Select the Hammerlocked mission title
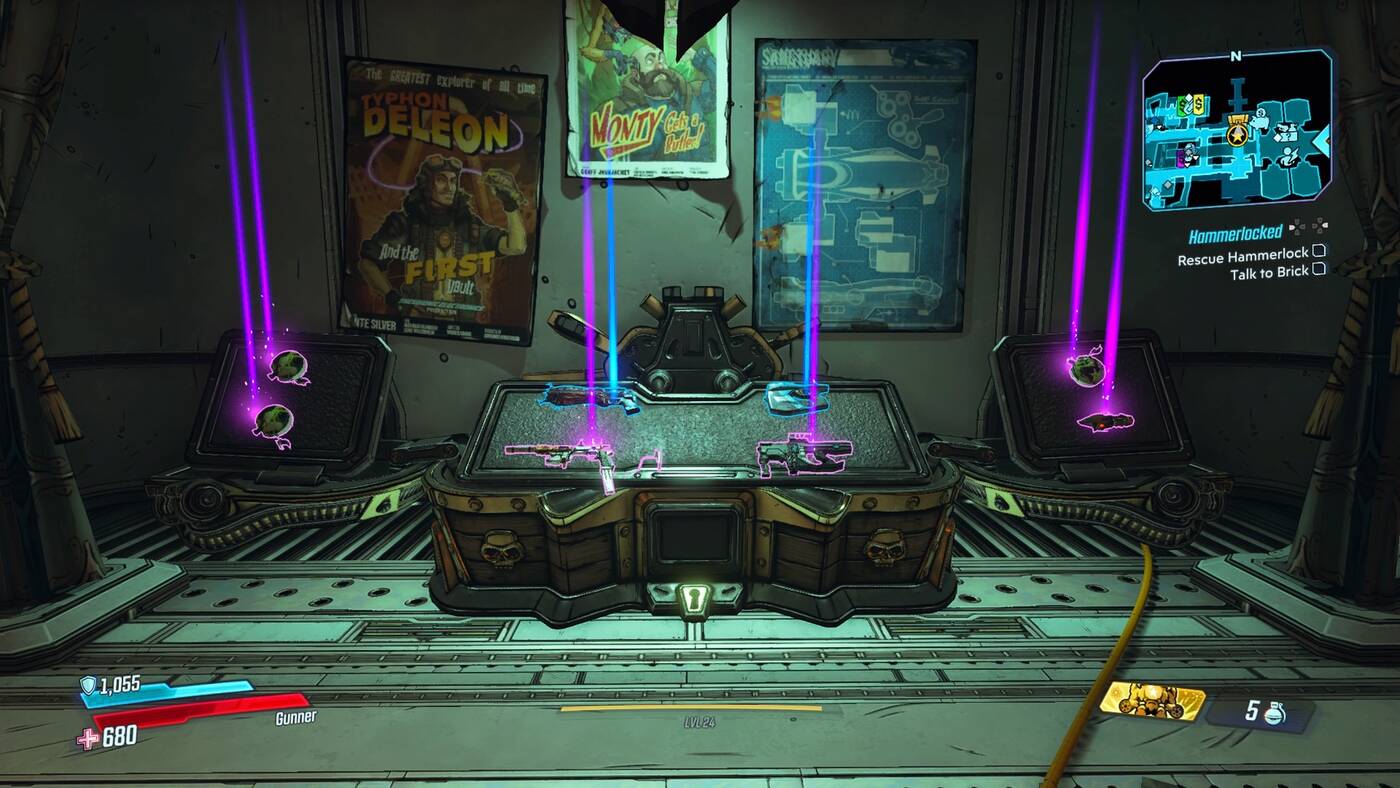 [x=1236, y=233]
